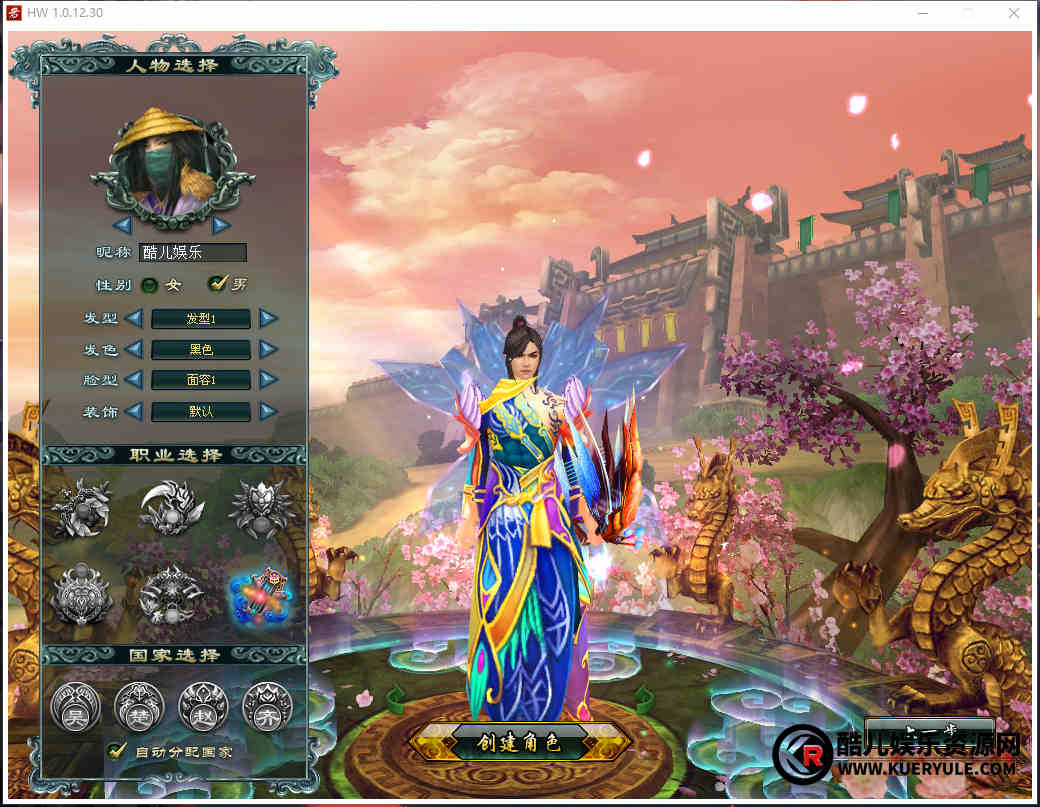This screenshot has height=807, width=1040.
Task: Select the 赵 nation emblem
Action: coord(203,706)
